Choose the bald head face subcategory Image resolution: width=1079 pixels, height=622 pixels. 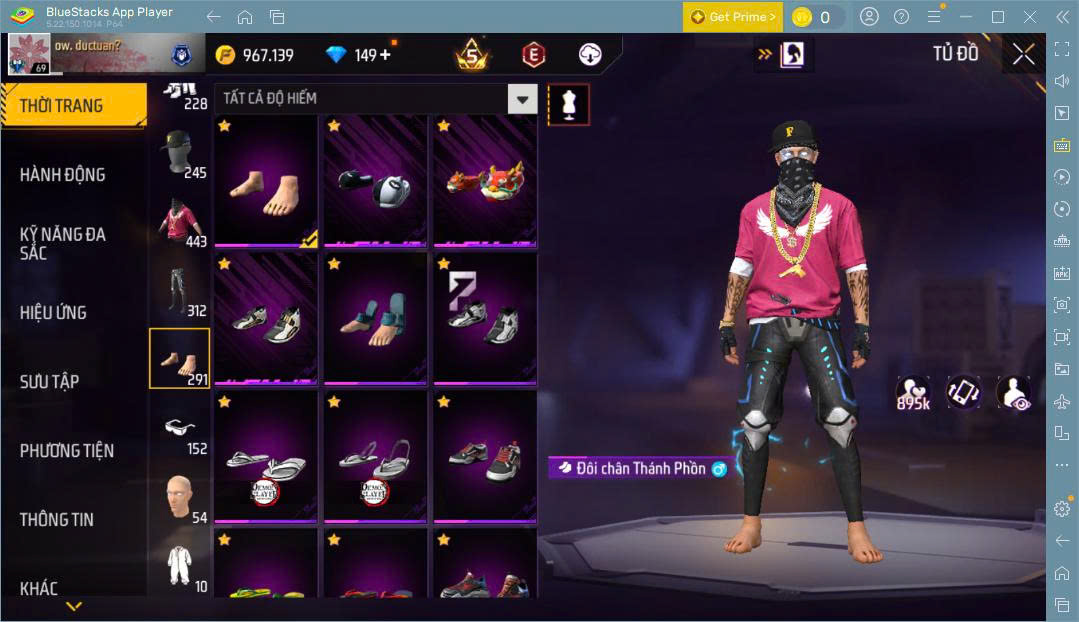pos(179,497)
